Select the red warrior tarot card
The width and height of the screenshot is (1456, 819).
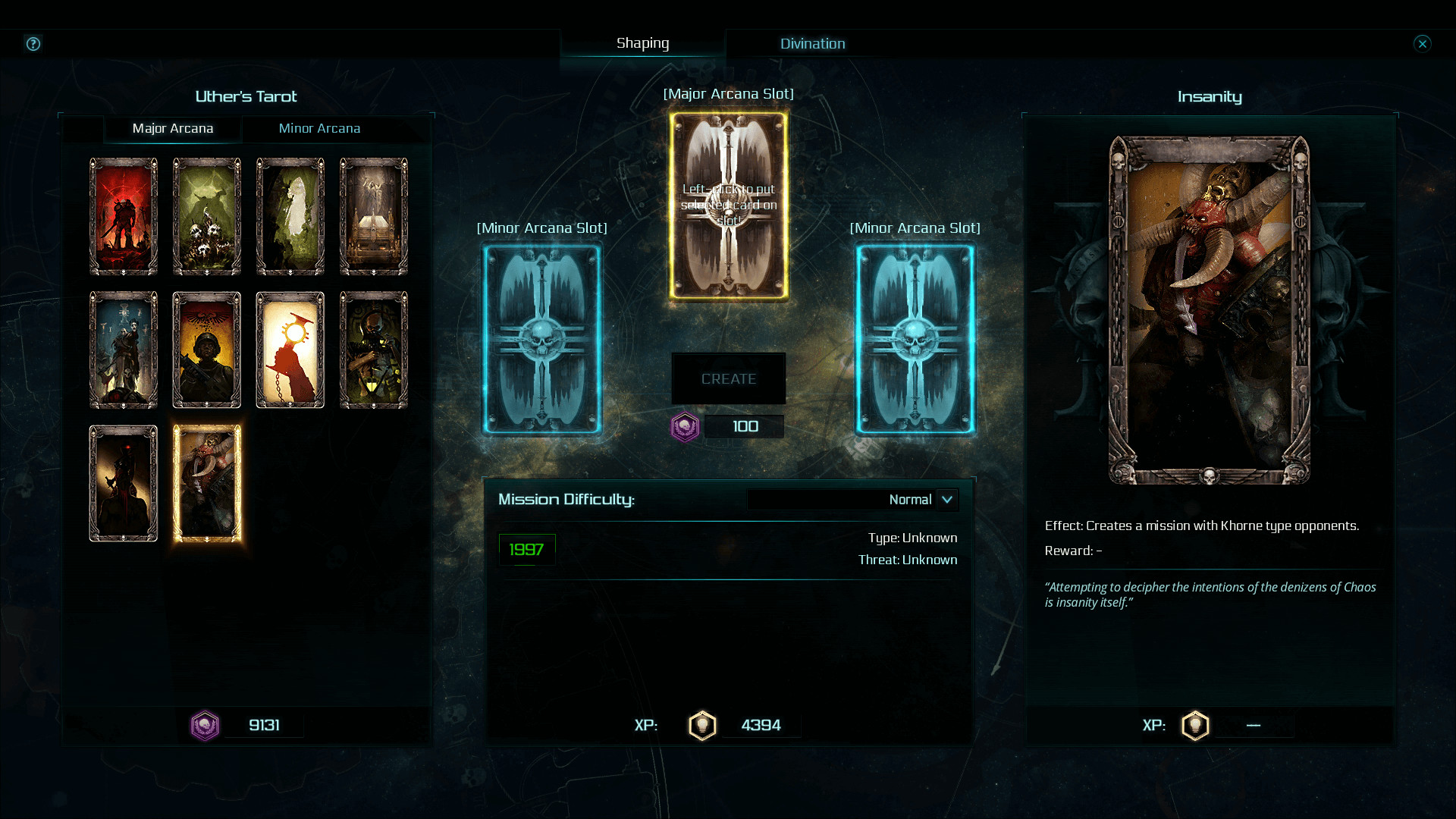point(124,216)
